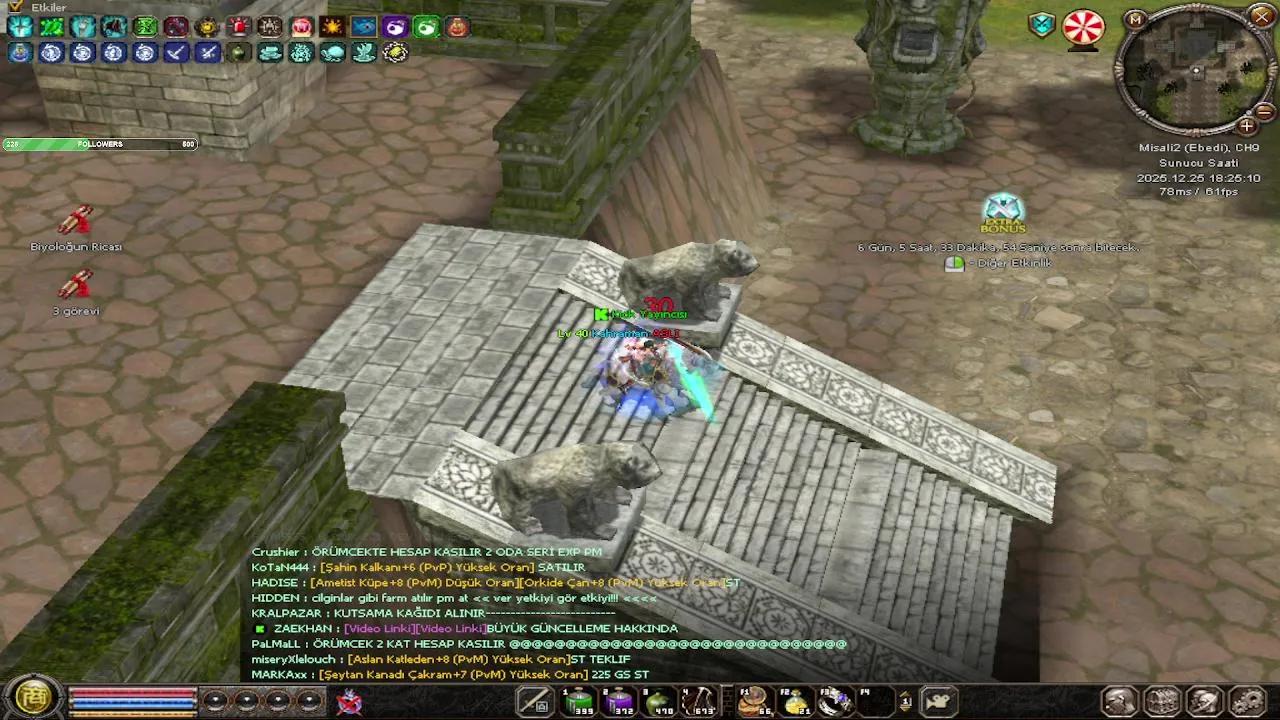The height and width of the screenshot is (720, 1280).
Task: Open the character info icon at bottom-right
Action: 1120,702
